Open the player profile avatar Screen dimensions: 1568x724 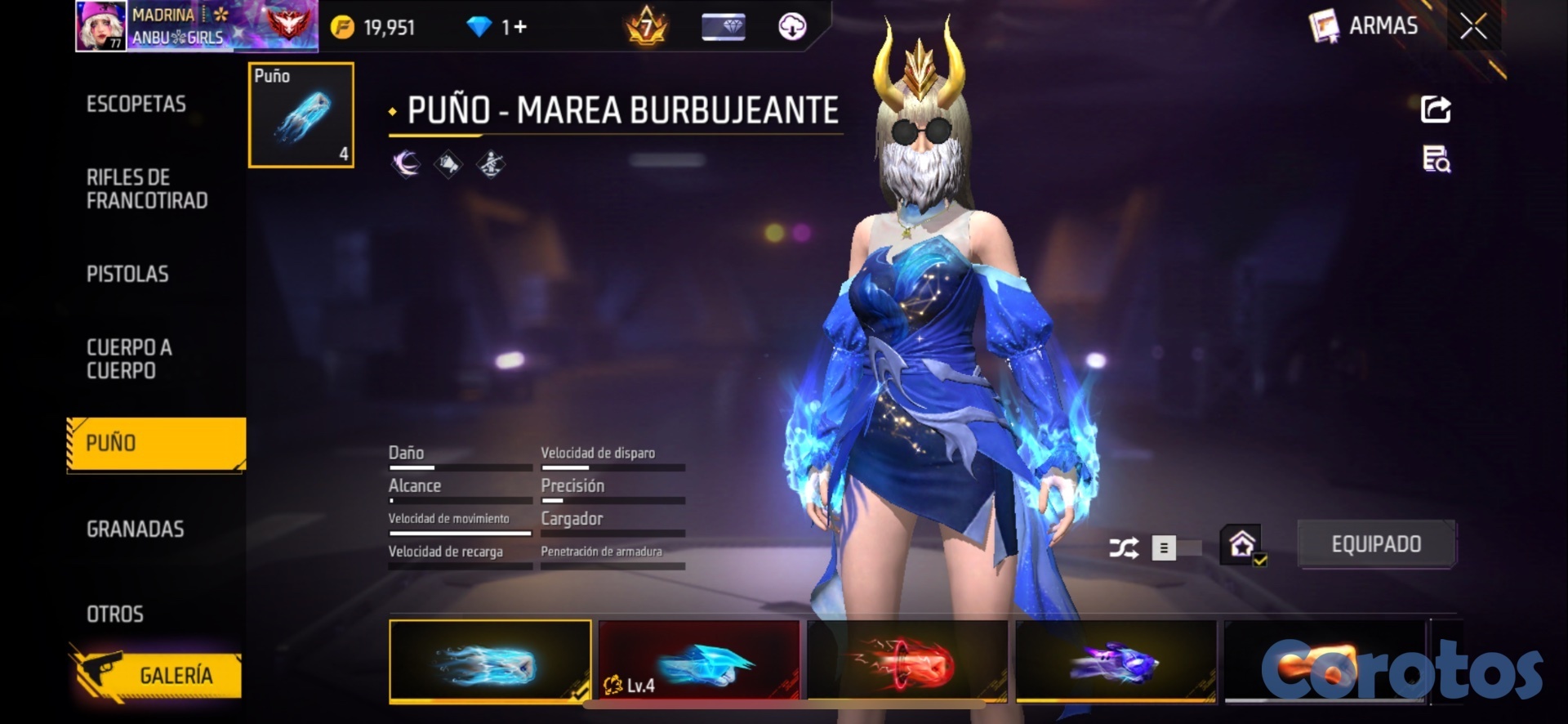click(101, 25)
